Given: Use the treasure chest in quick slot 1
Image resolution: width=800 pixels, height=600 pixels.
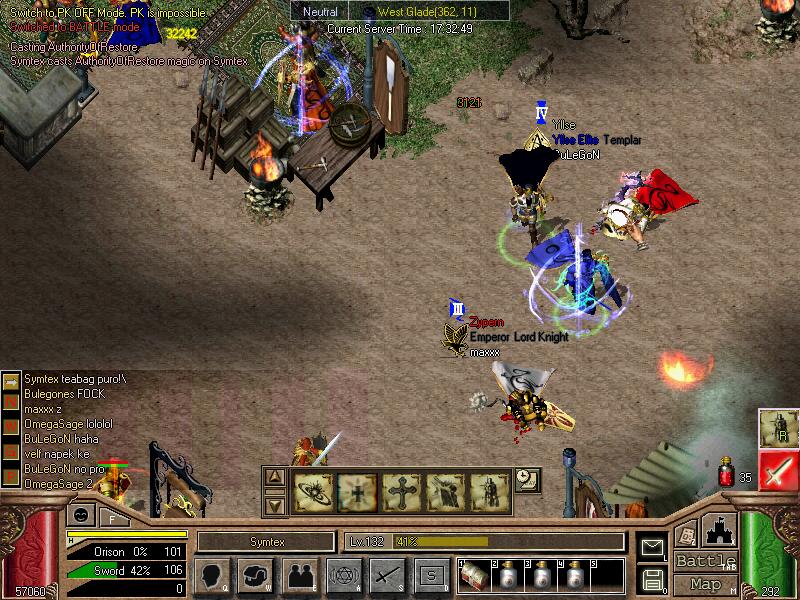Looking at the screenshot, I should (x=473, y=576).
